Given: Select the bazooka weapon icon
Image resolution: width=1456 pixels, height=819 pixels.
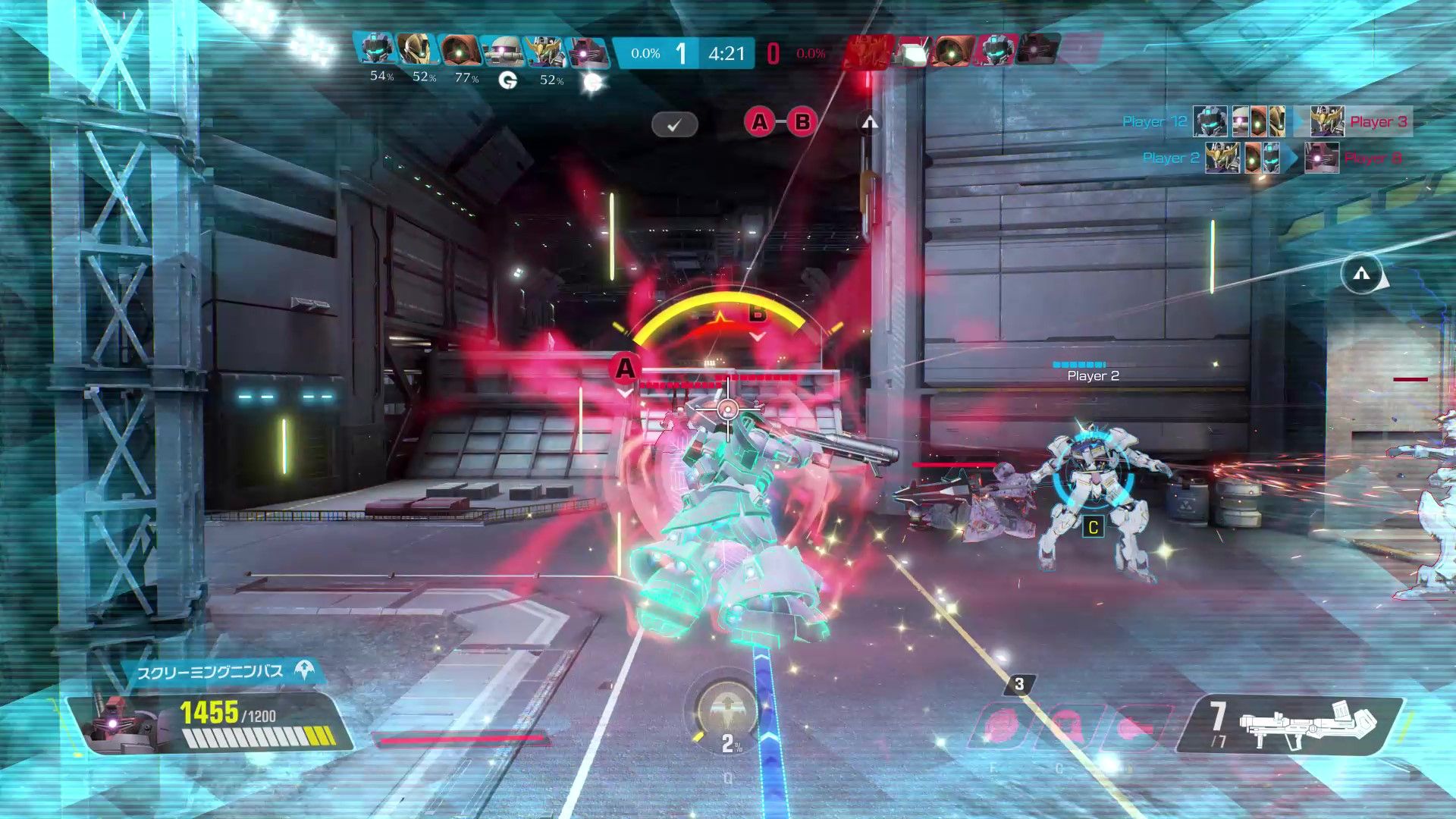Looking at the screenshot, I should click(1307, 724).
